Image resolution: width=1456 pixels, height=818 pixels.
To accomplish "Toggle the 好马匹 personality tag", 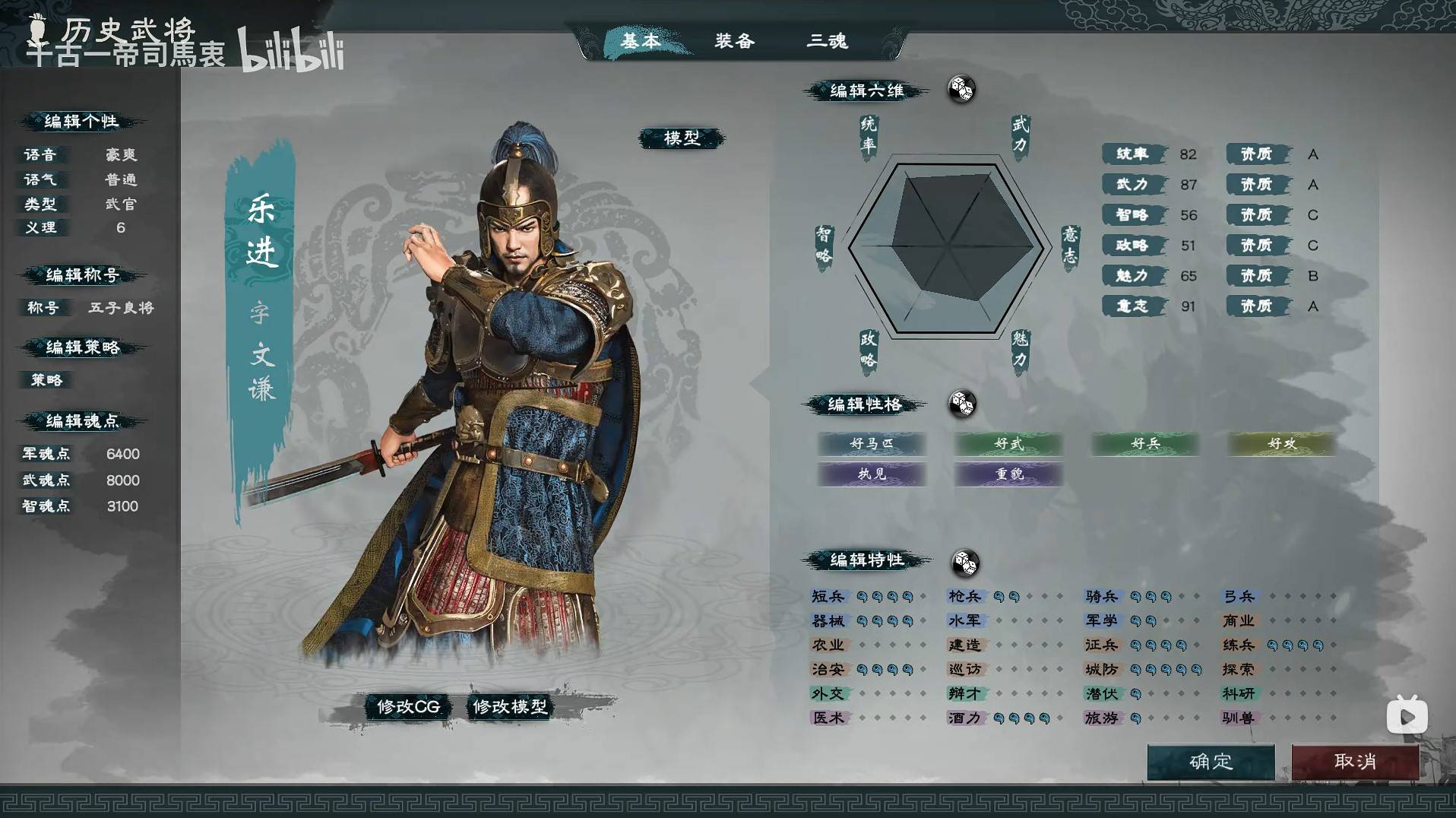I will coord(872,444).
